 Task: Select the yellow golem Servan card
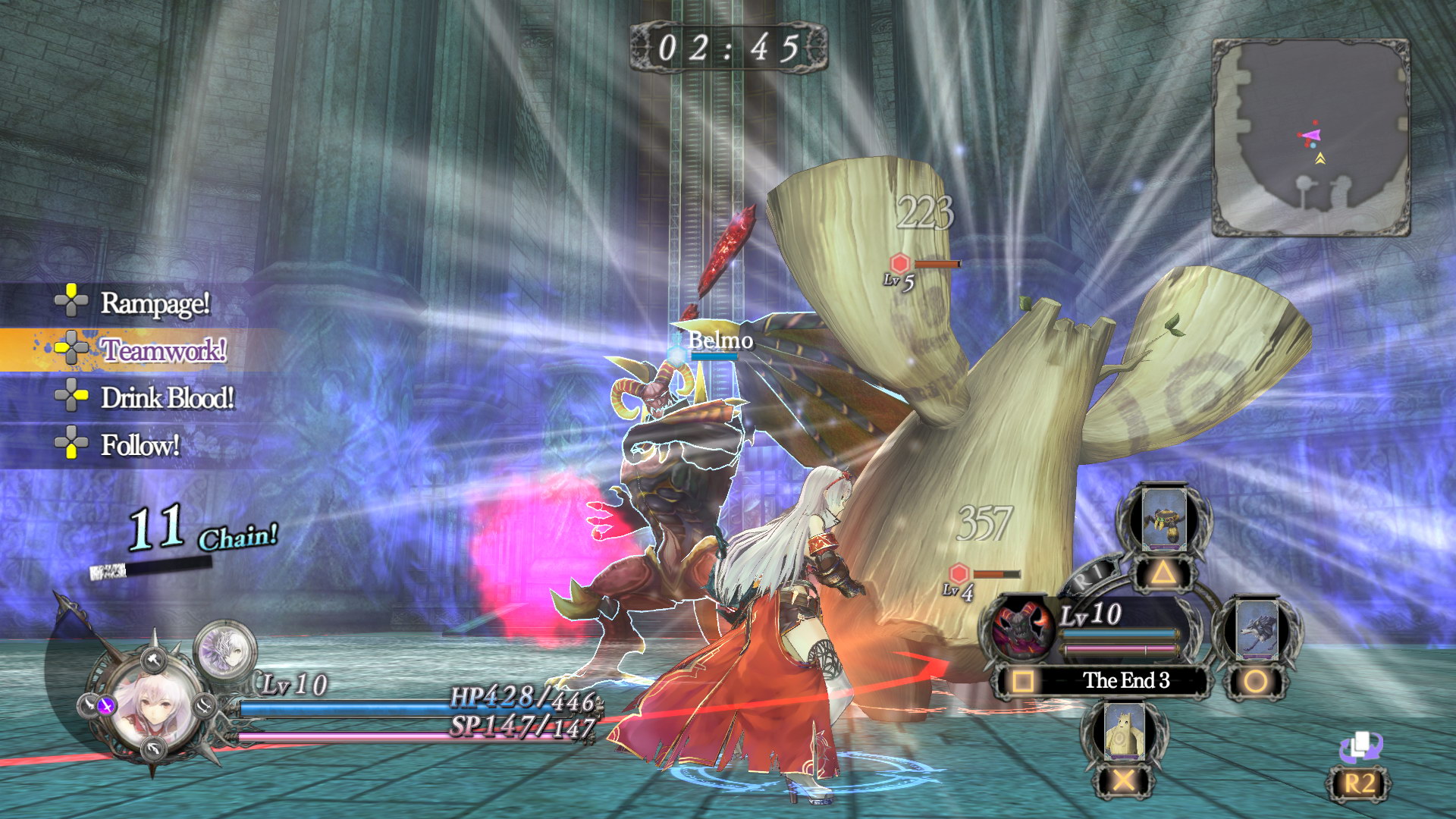tap(1123, 733)
